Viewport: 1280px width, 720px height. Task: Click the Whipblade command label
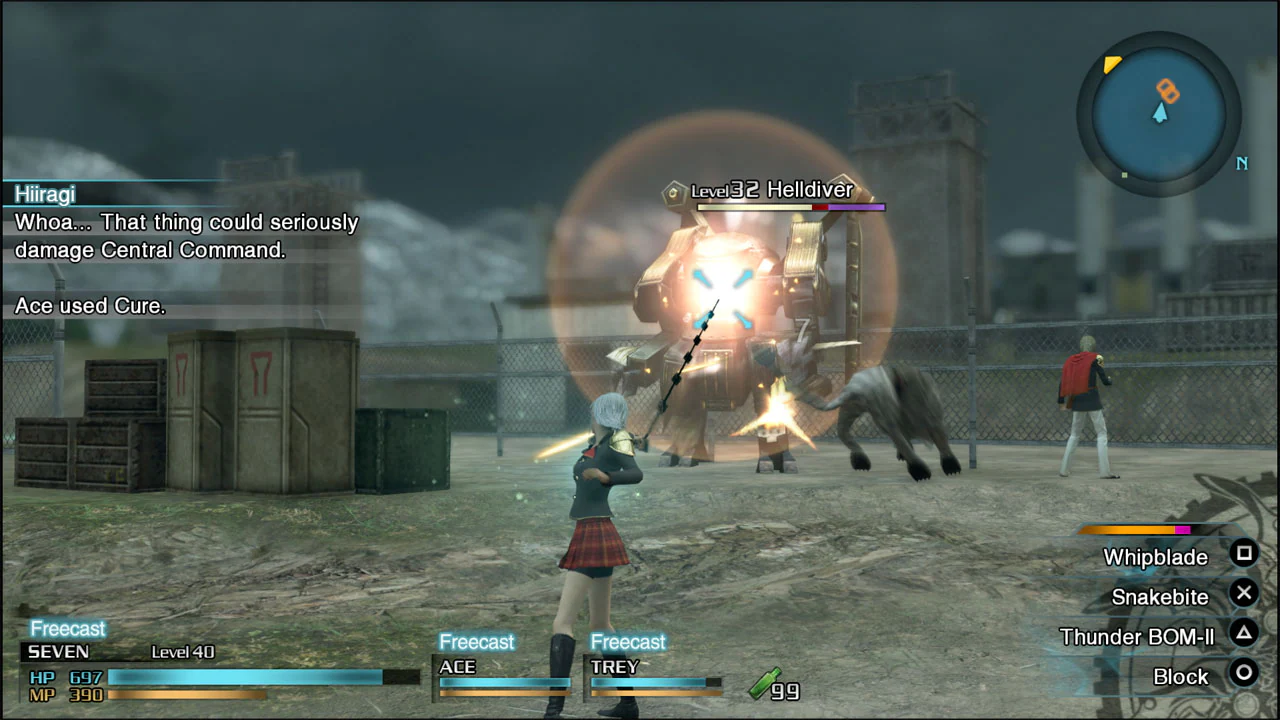pos(1155,557)
